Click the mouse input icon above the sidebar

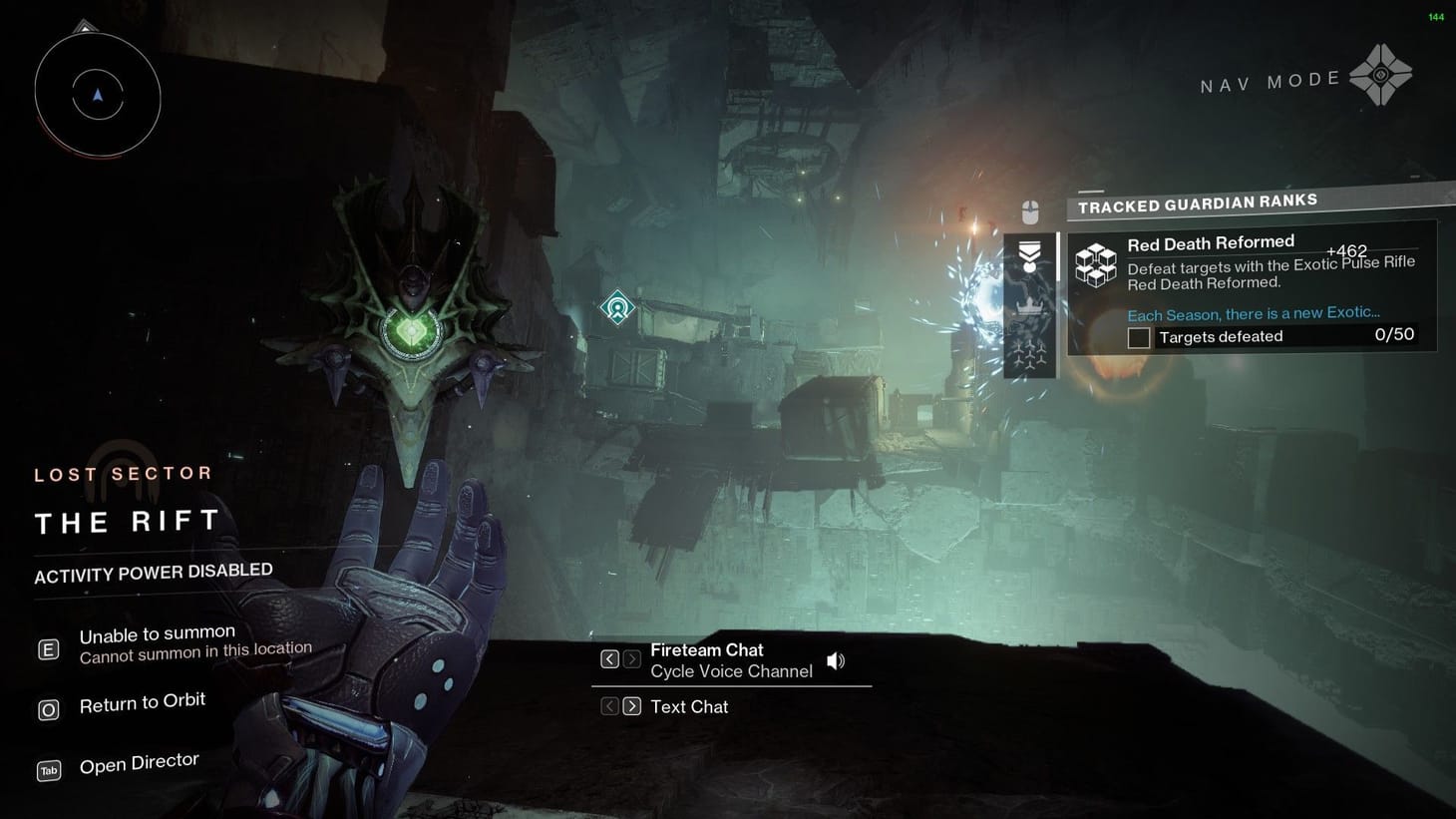pos(1028,212)
